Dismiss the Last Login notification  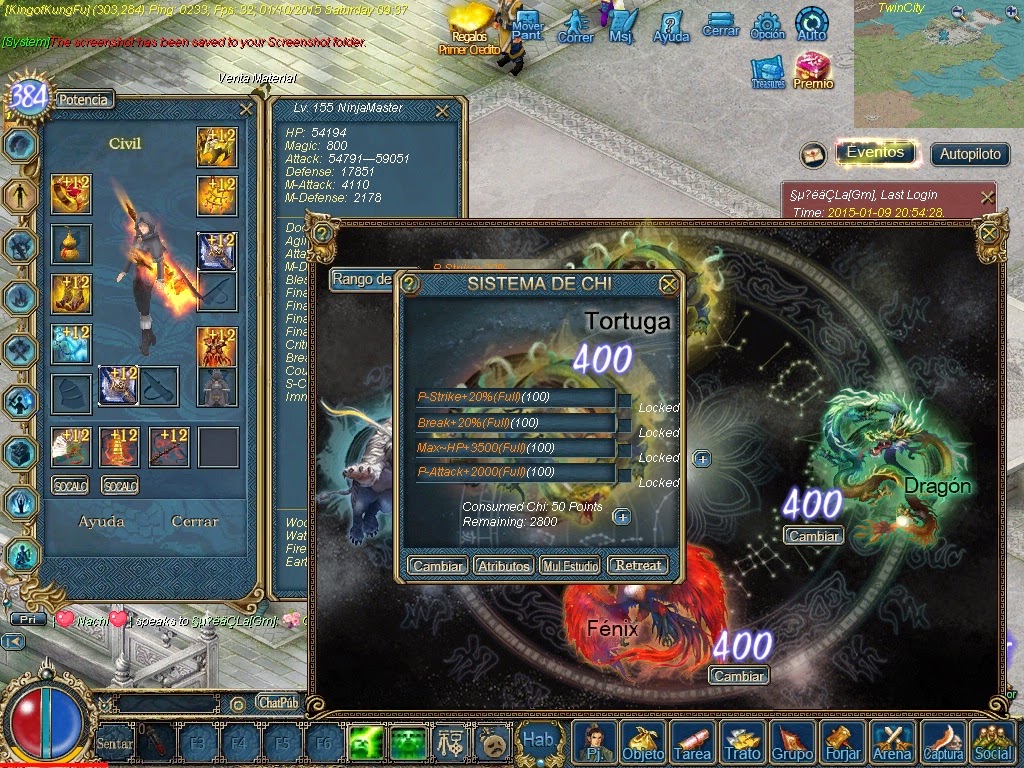(987, 197)
